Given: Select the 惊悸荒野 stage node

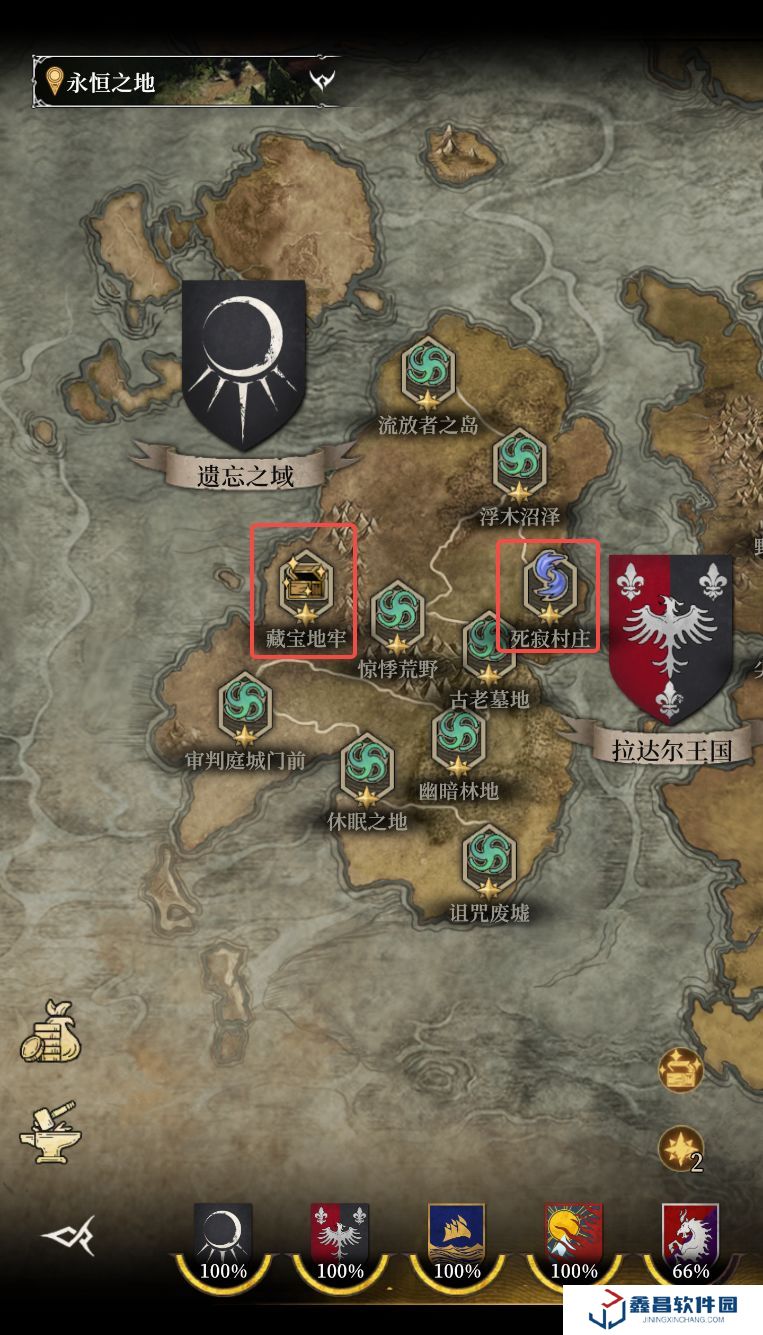Looking at the screenshot, I should [398, 617].
